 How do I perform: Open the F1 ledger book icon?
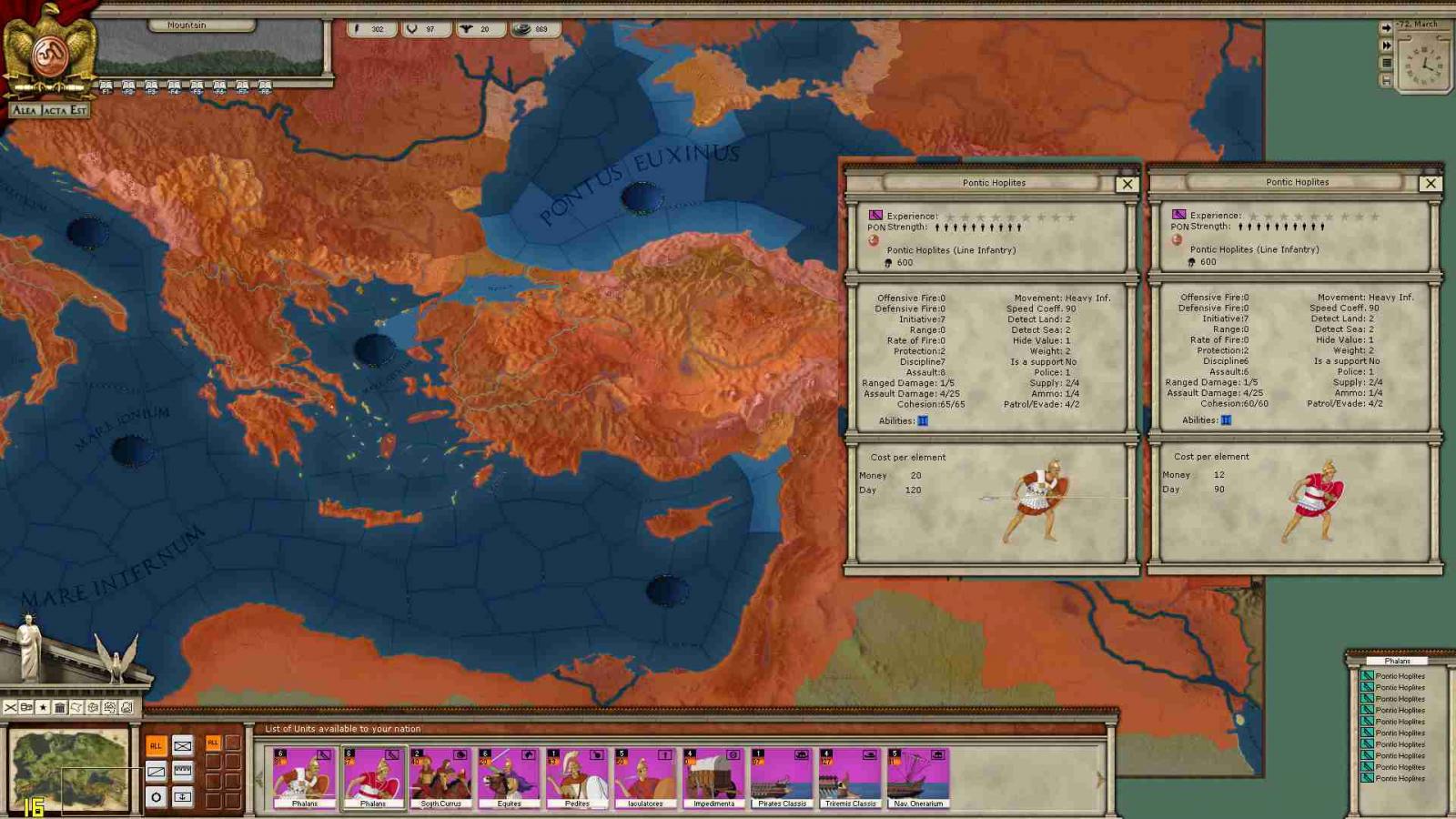tap(106, 87)
